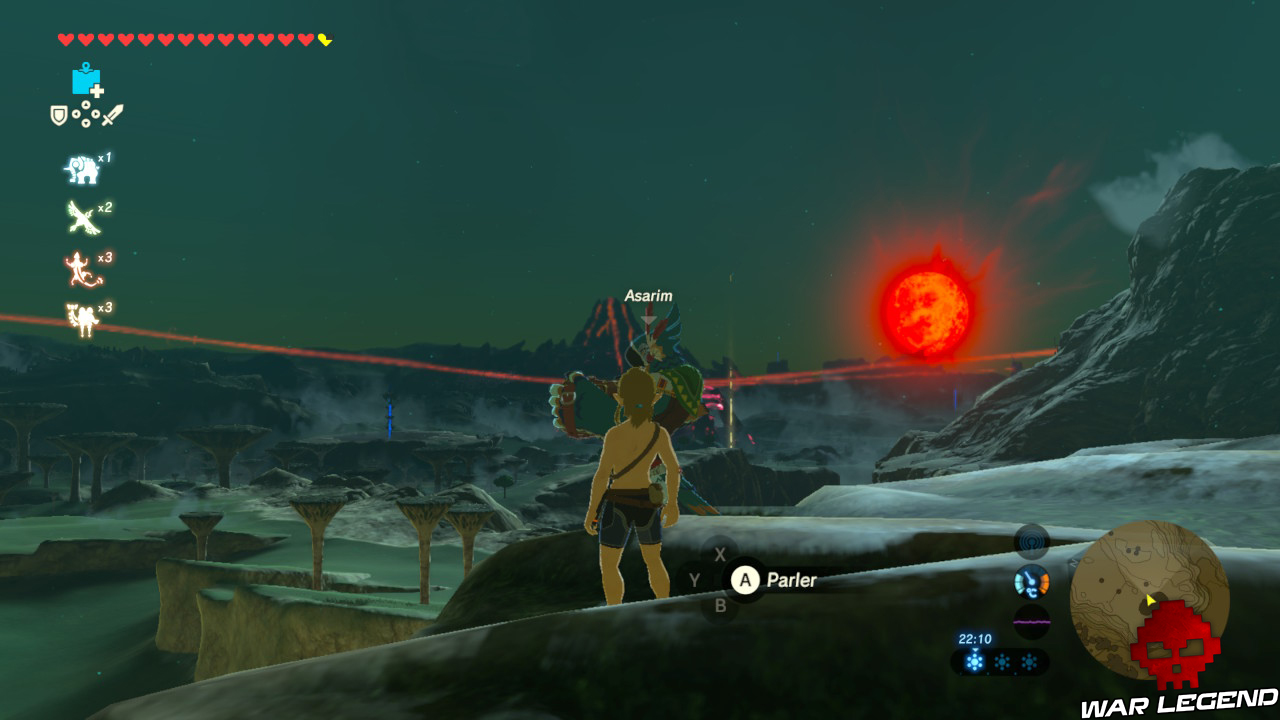
Task: Select the sword icon in the HUD
Action: point(113,113)
